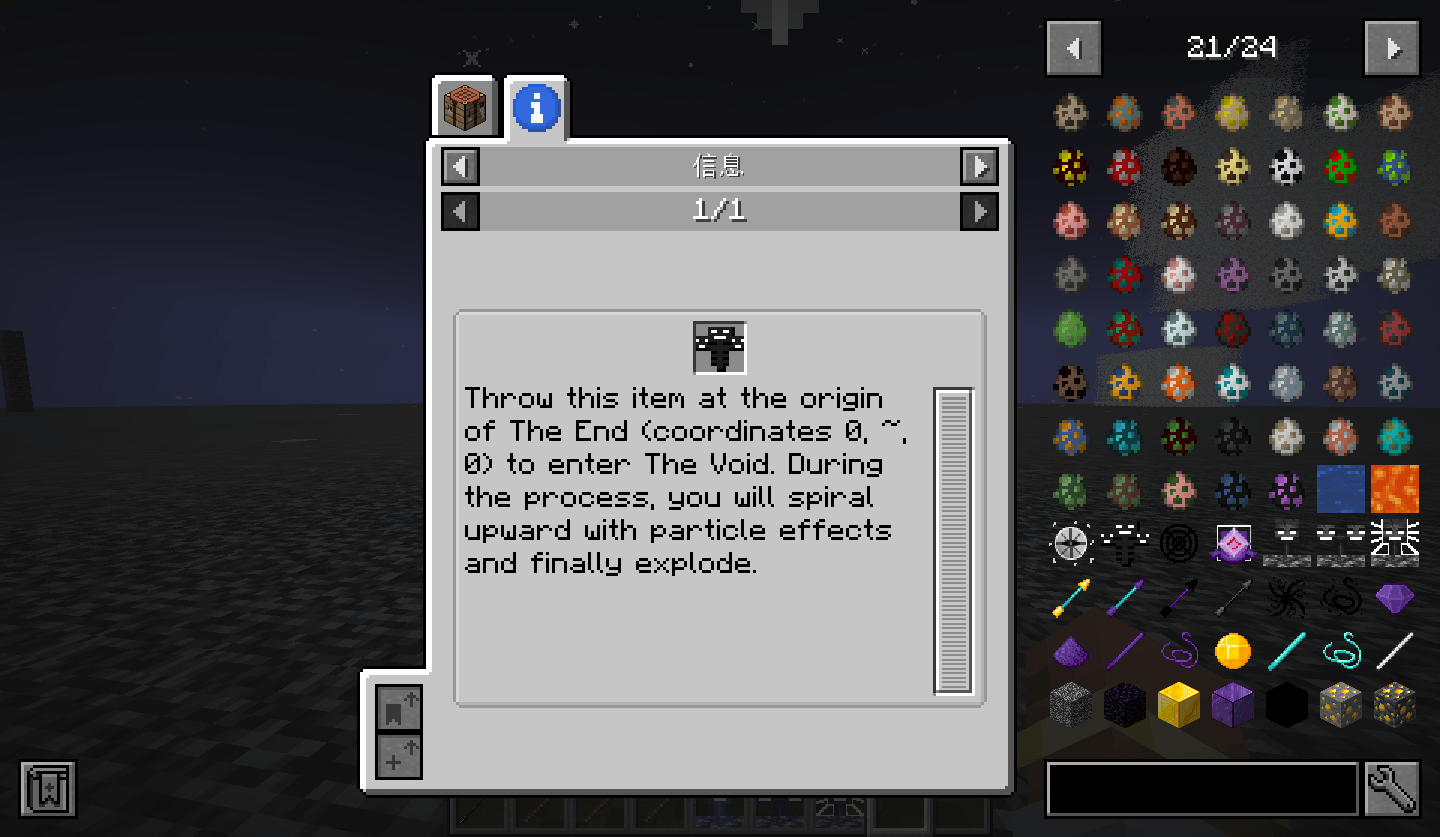1440x837 pixels.
Task: Choose the purple gem item in the list
Action: [x=1397, y=598]
